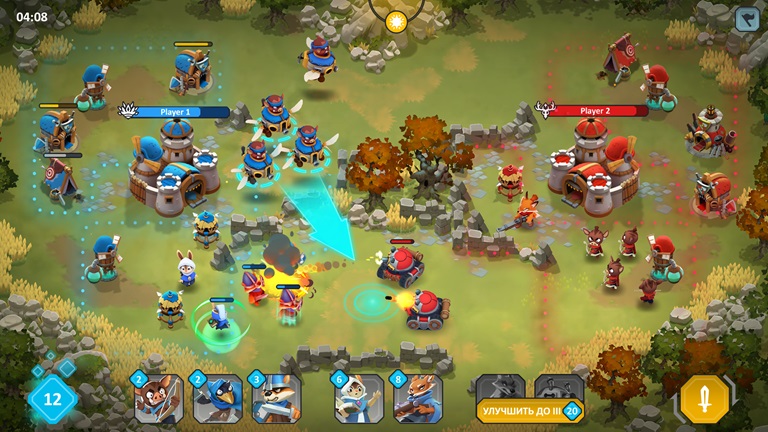This screenshot has width=768, height=432.
Task: Click the "УЛУЧШИТЬ ДО III" upgrade button
Action: (529, 410)
